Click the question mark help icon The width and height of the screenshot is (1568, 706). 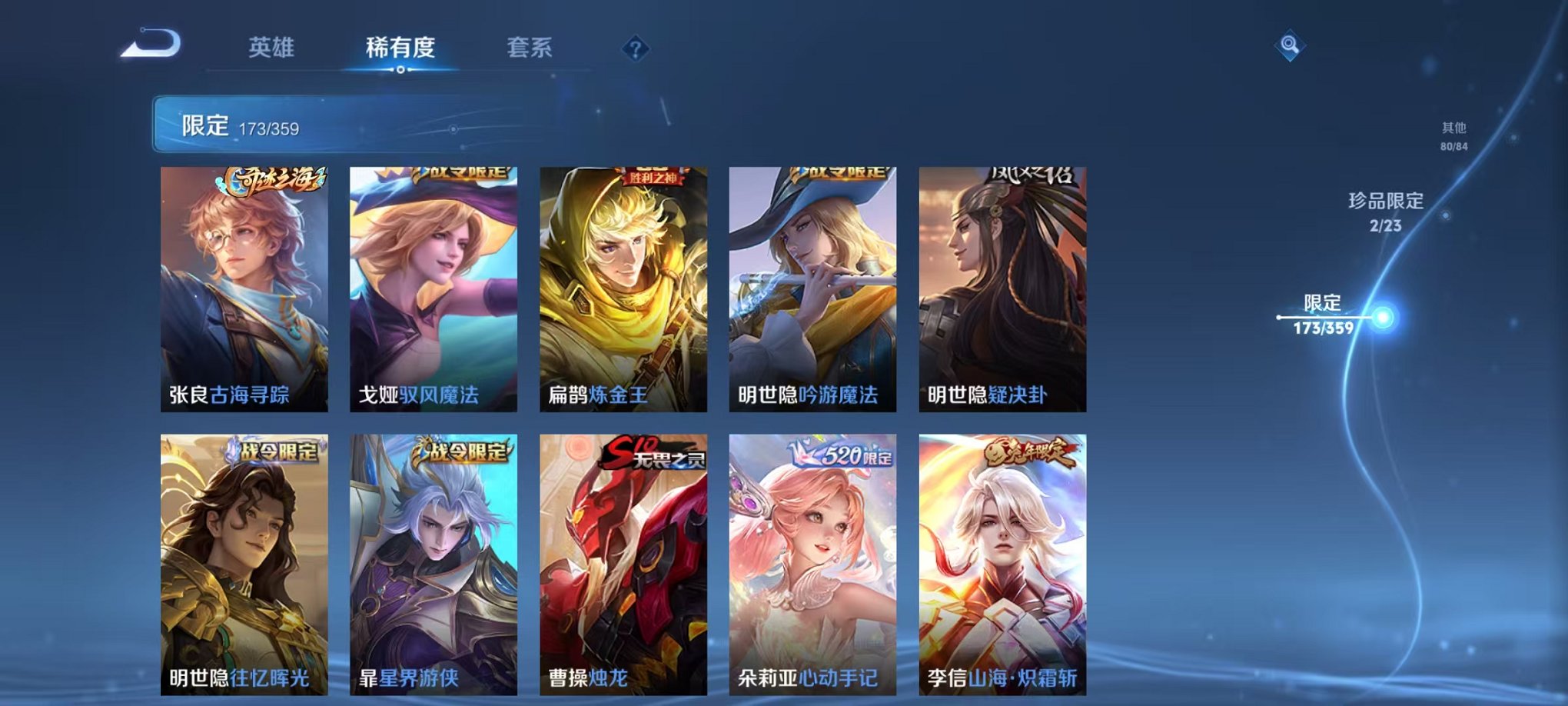click(635, 50)
